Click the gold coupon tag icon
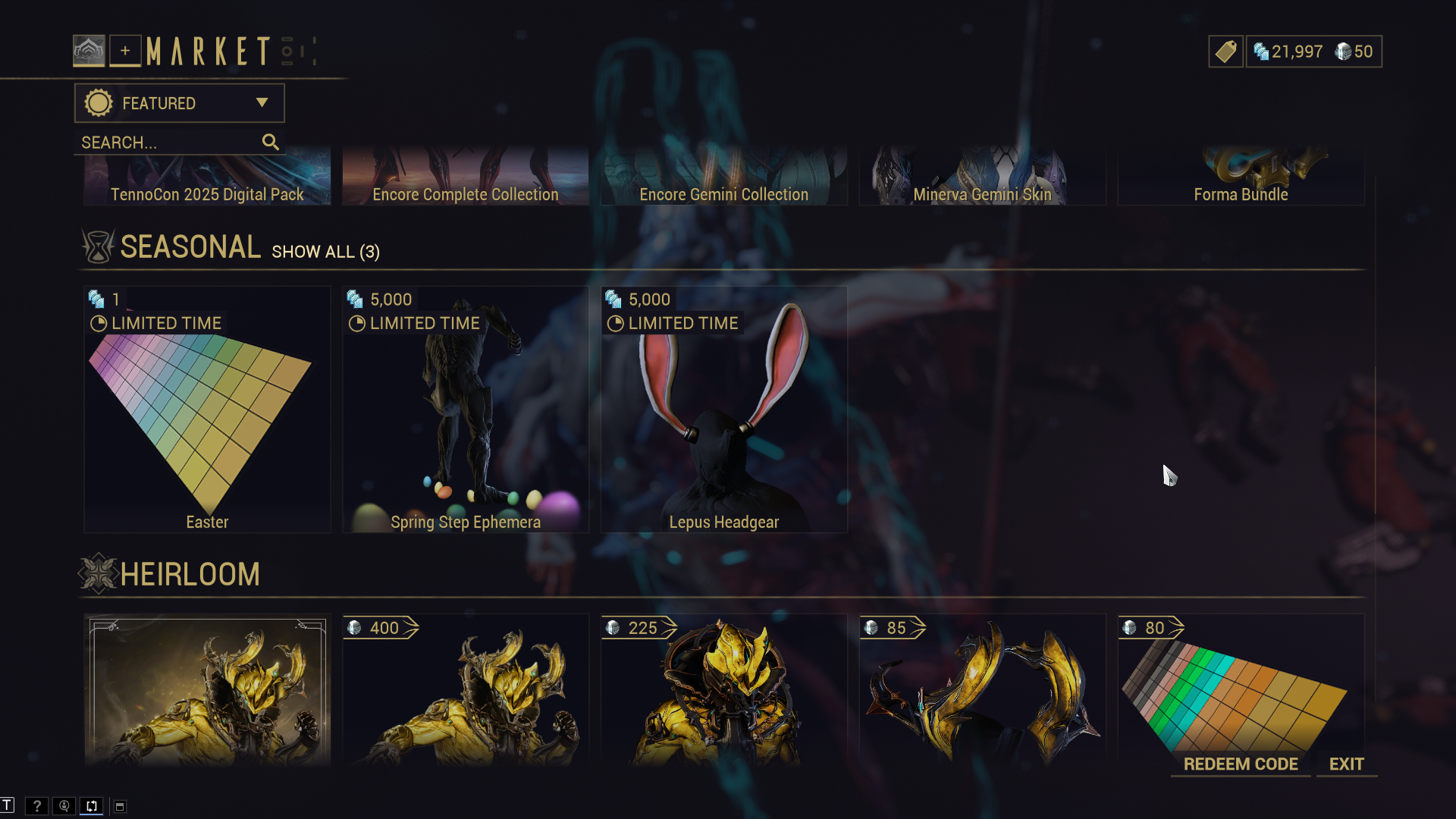The image size is (1456, 819). tap(1225, 52)
